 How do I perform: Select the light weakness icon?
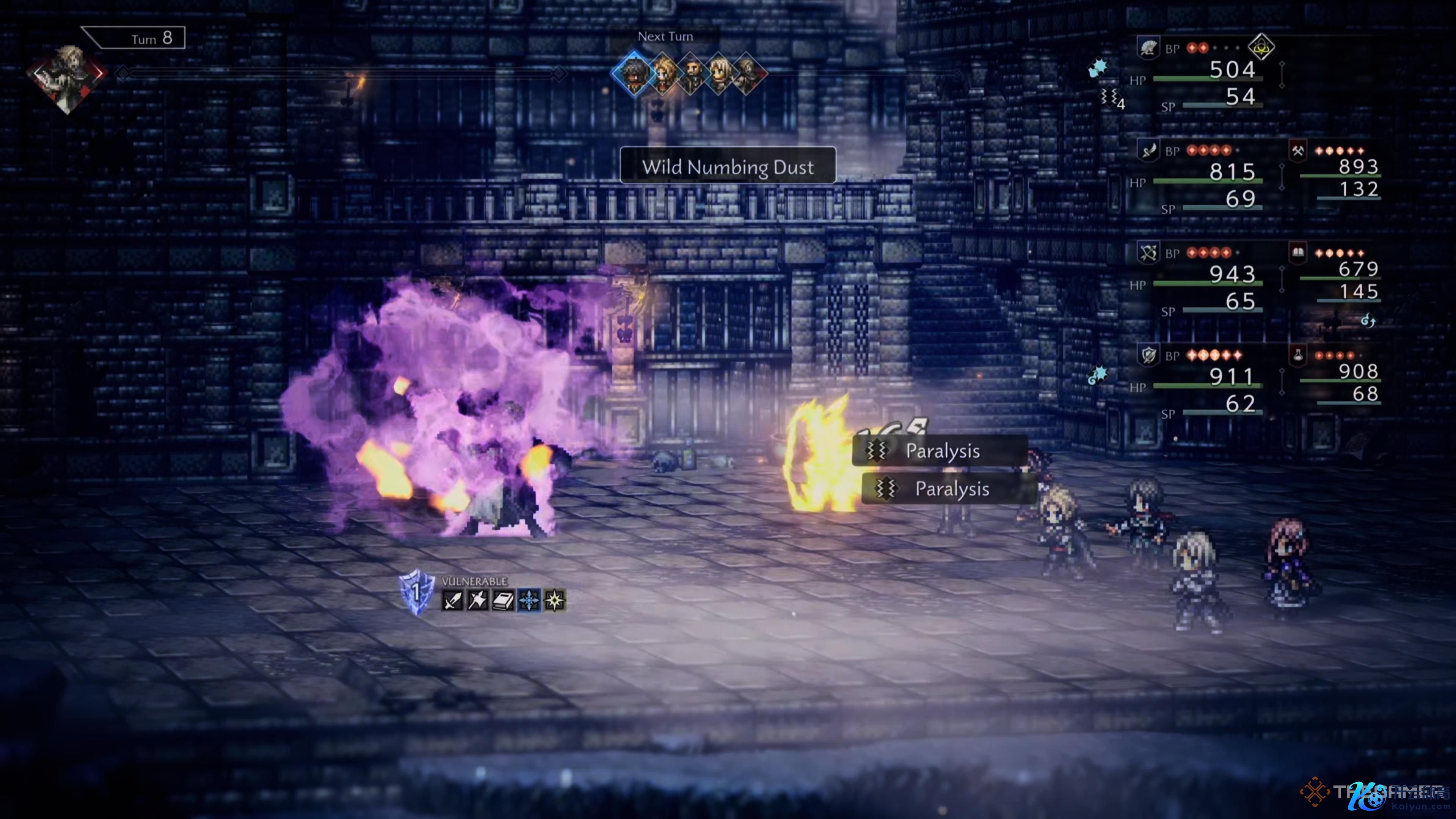[554, 600]
